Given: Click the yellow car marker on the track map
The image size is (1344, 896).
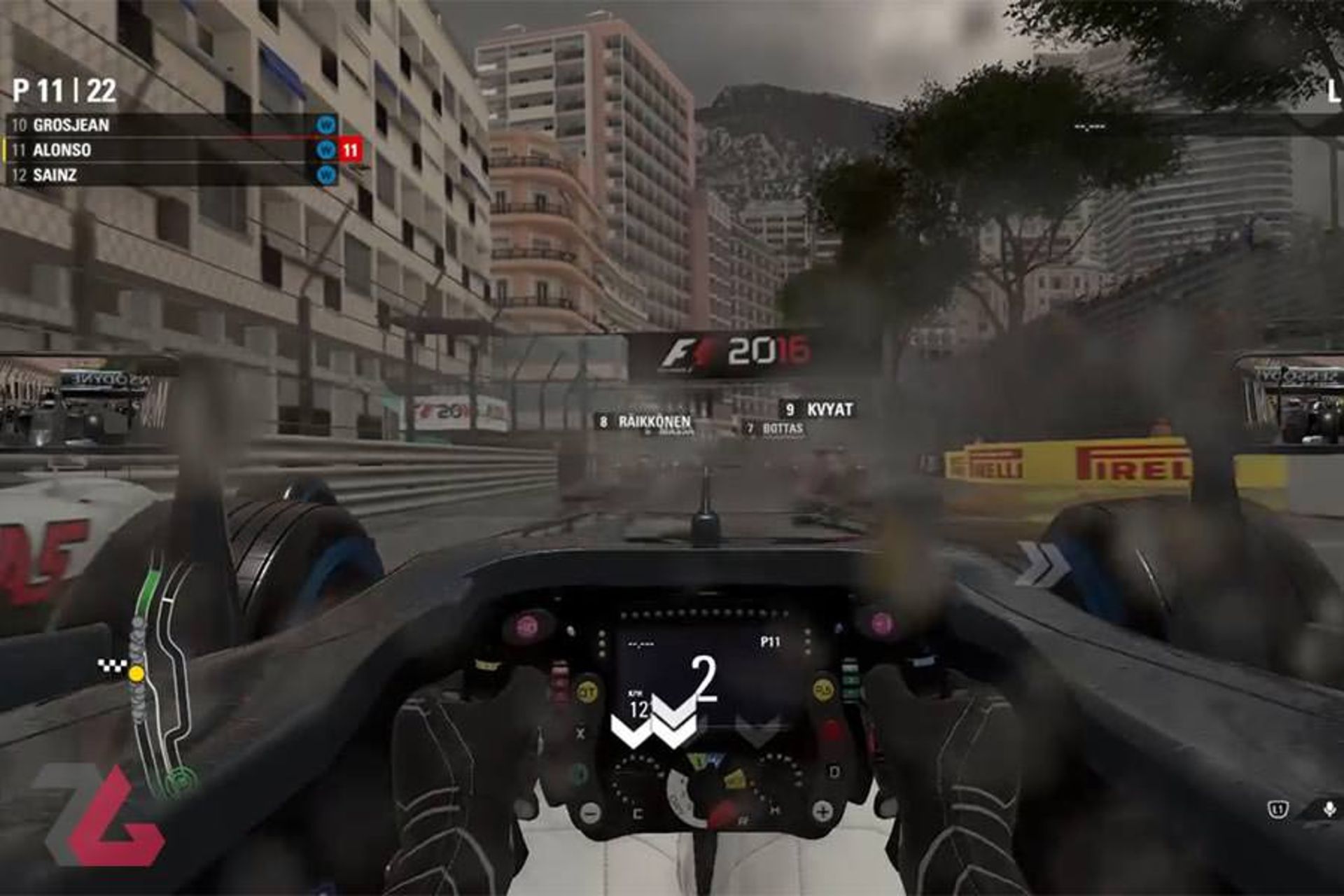Looking at the screenshot, I should tap(136, 671).
